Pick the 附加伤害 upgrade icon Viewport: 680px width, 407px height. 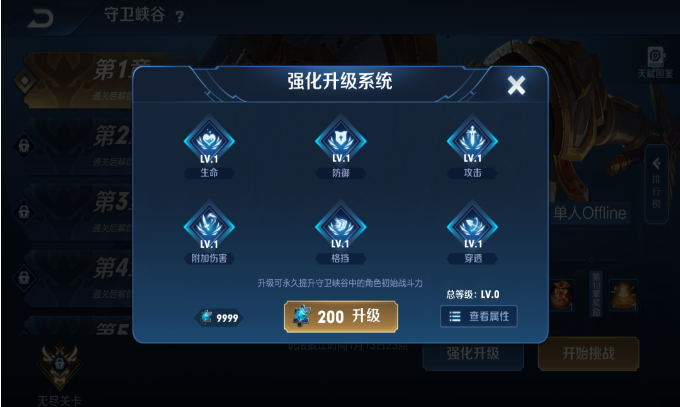click(x=209, y=227)
